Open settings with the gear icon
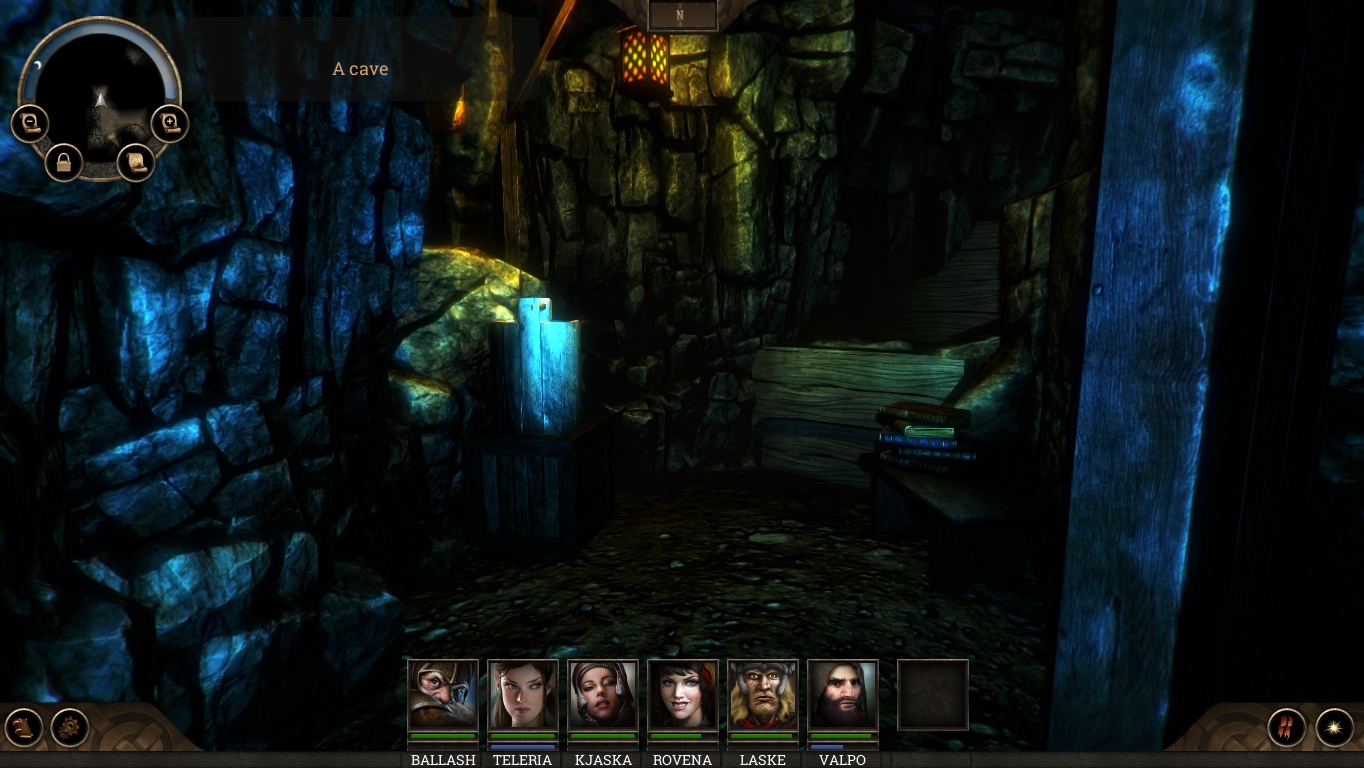The image size is (1364, 768). pyautogui.click(x=70, y=727)
